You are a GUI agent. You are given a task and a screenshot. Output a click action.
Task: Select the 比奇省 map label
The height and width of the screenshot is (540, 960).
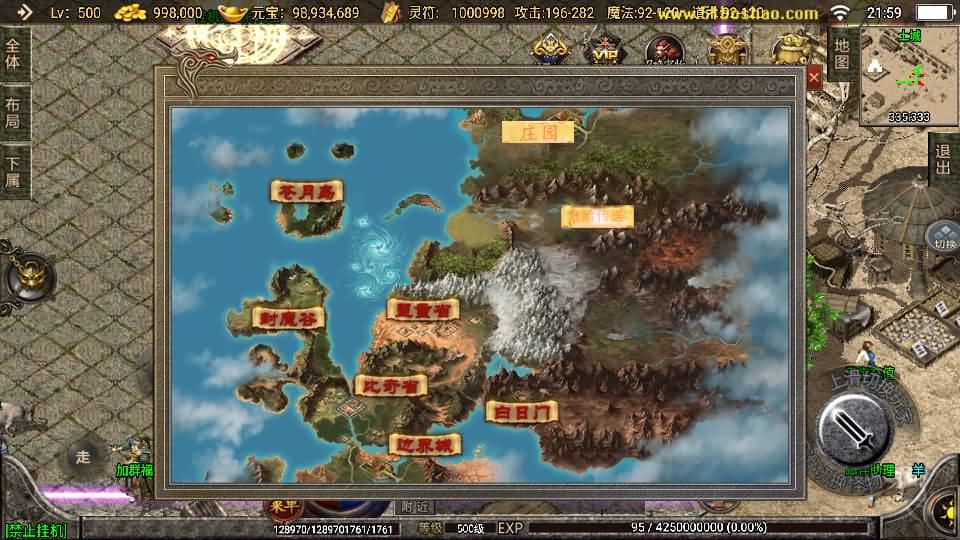[x=390, y=385]
